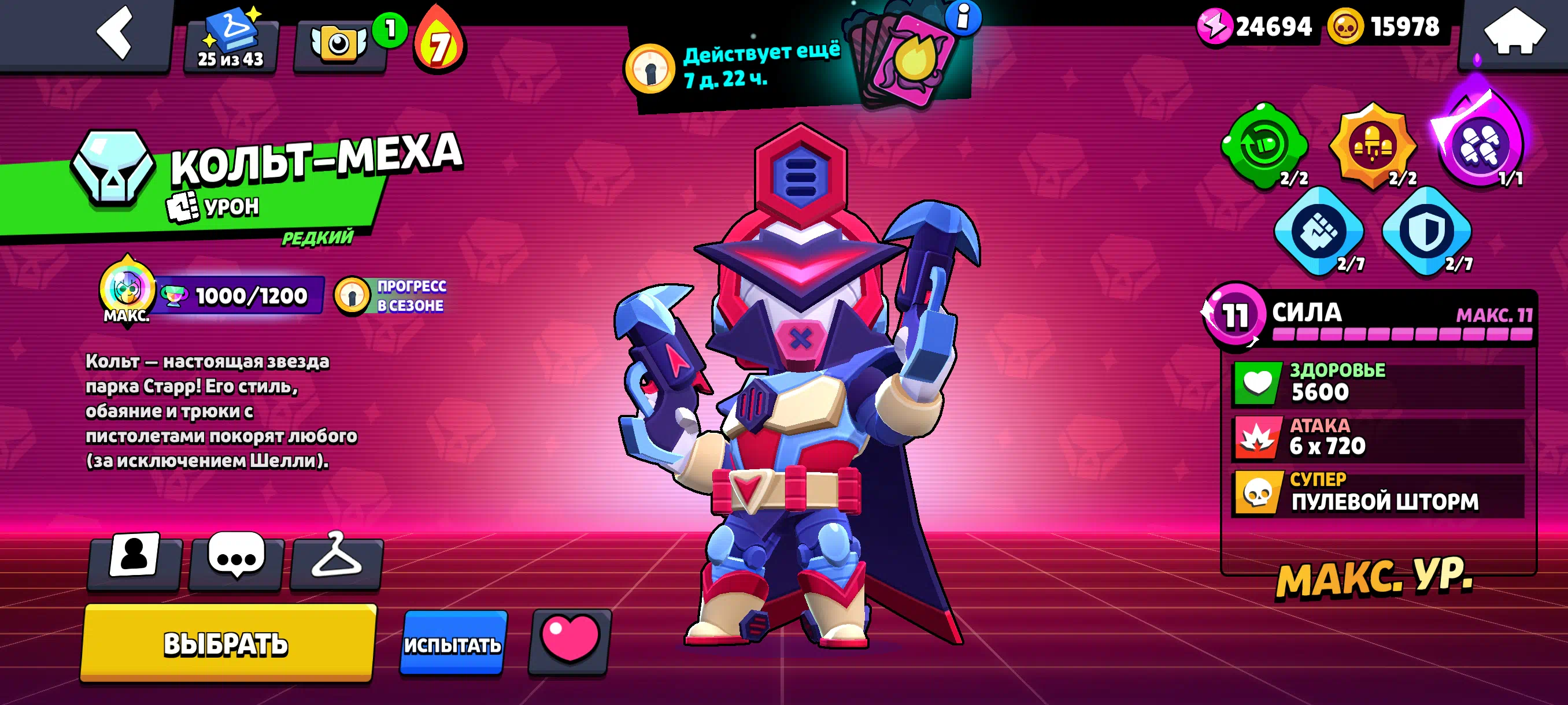This screenshot has width=1568, height=705.
Task: Show info via the blue i badge
Action: click(x=962, y=17)
